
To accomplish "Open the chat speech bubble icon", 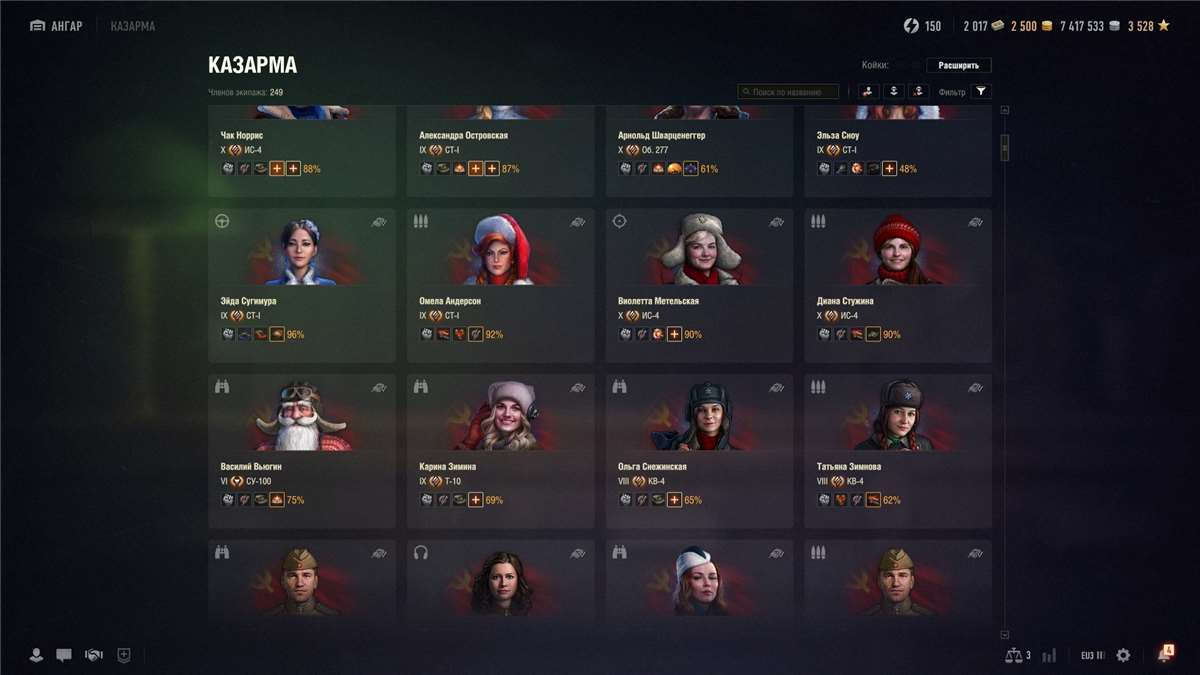I will coord(64,655).
